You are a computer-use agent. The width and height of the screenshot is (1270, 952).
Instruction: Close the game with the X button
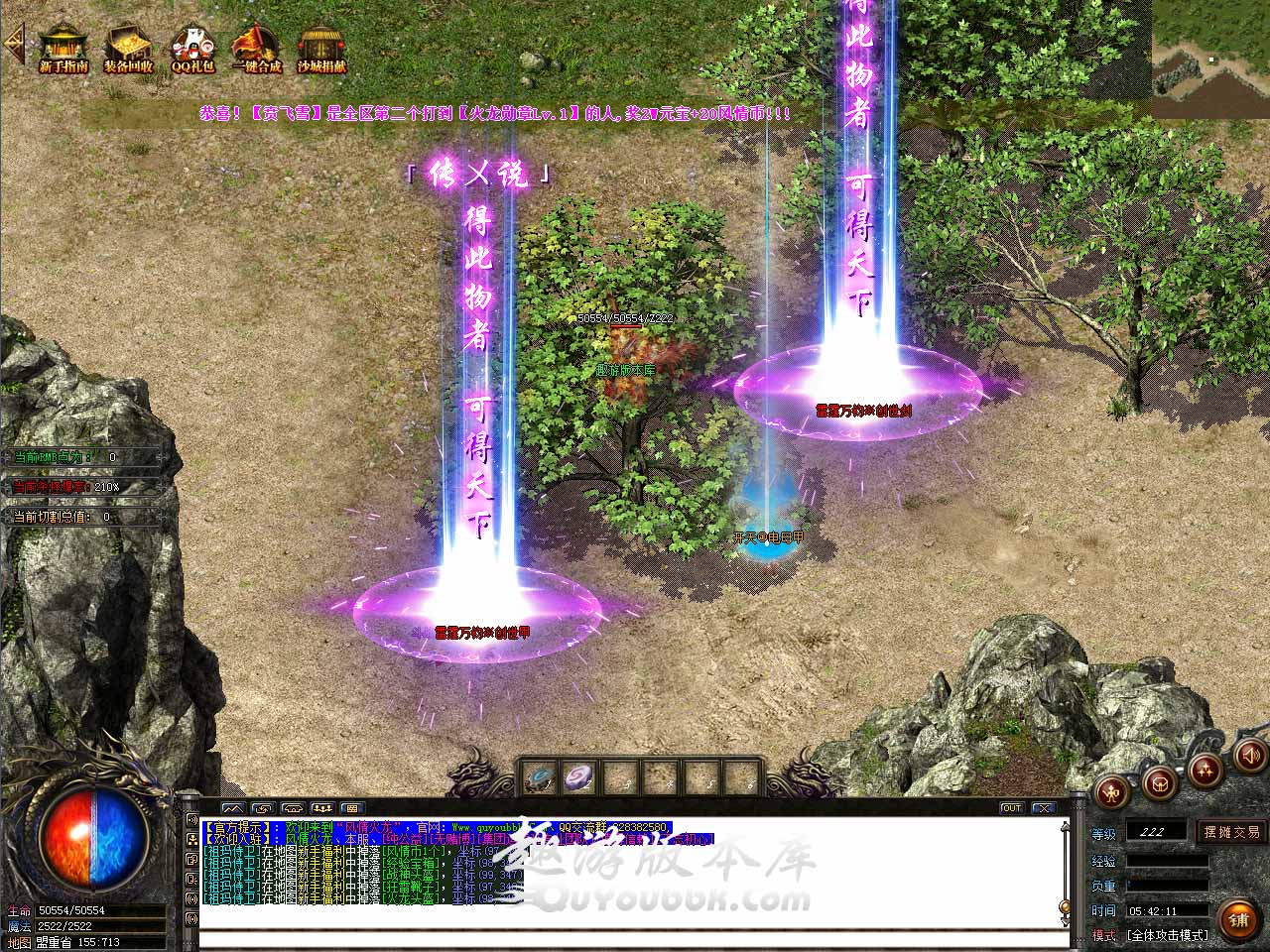(1042, 808)
